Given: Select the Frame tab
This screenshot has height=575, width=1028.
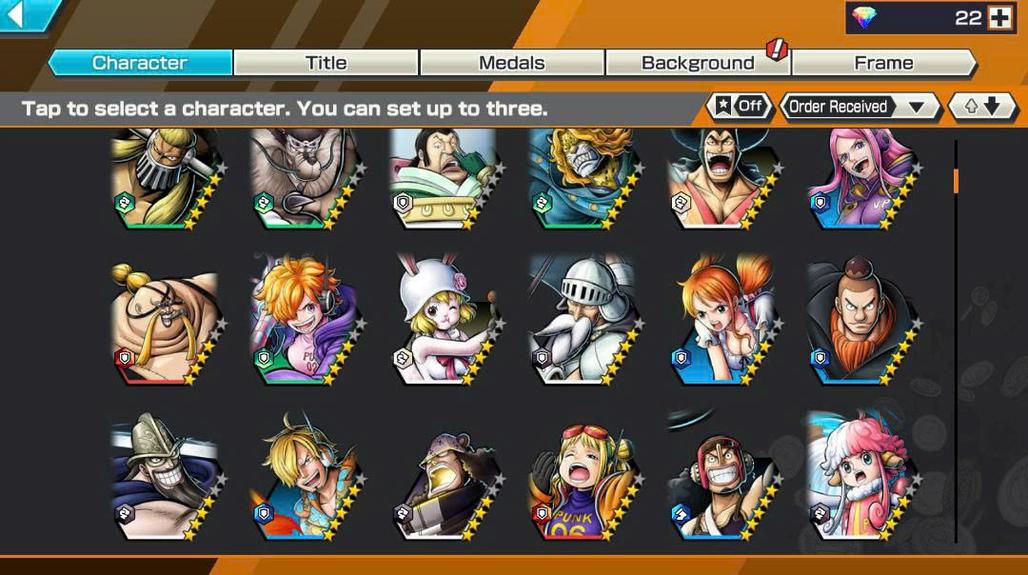Looking at the screenshot, I should [884, 63].
